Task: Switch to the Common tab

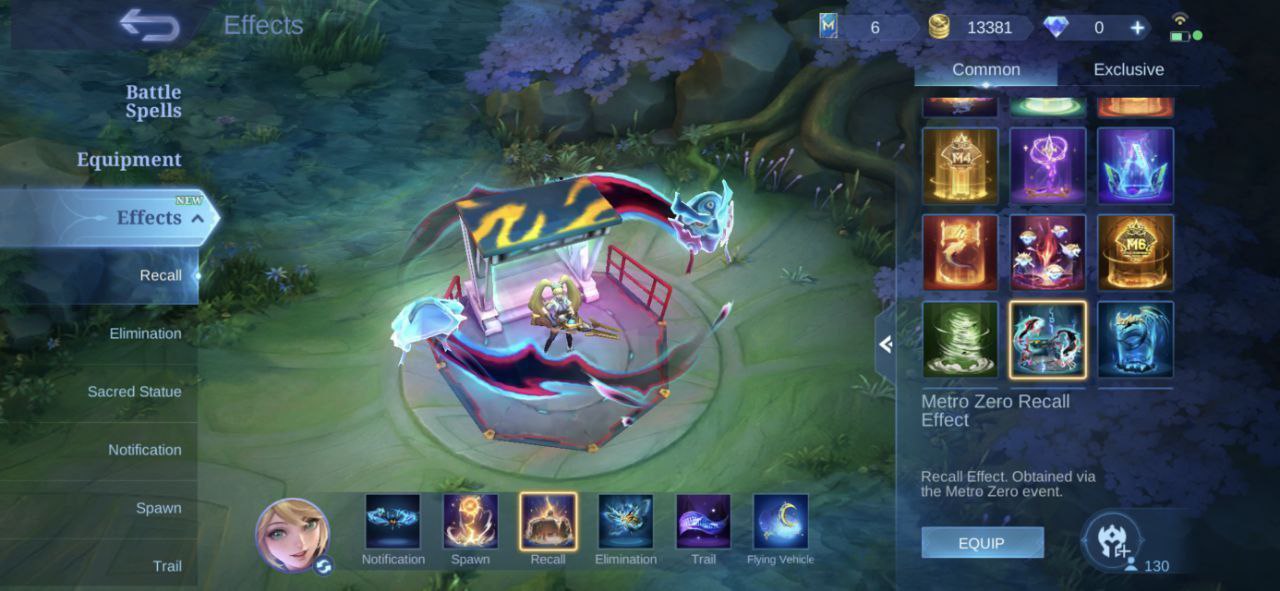Action: pyautogui.click(x=986, y=70)
